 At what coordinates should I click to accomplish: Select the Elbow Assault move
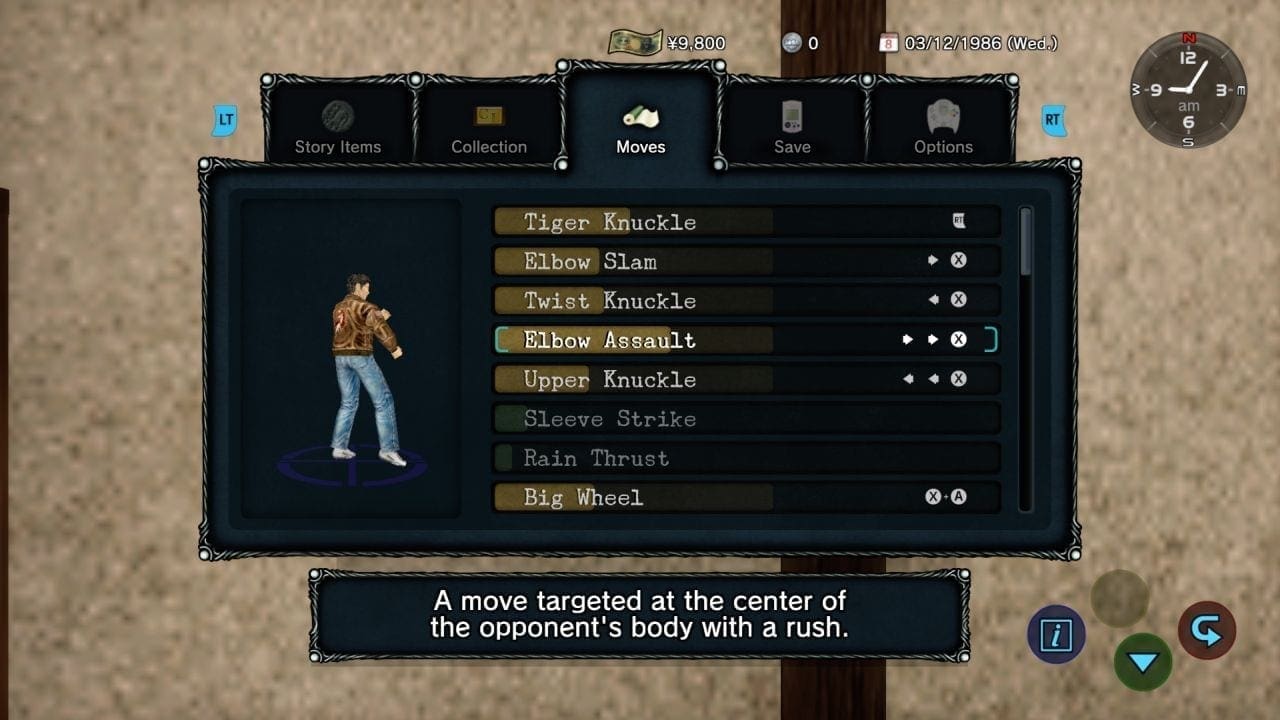pyautogui.click(x=746, y=340)
